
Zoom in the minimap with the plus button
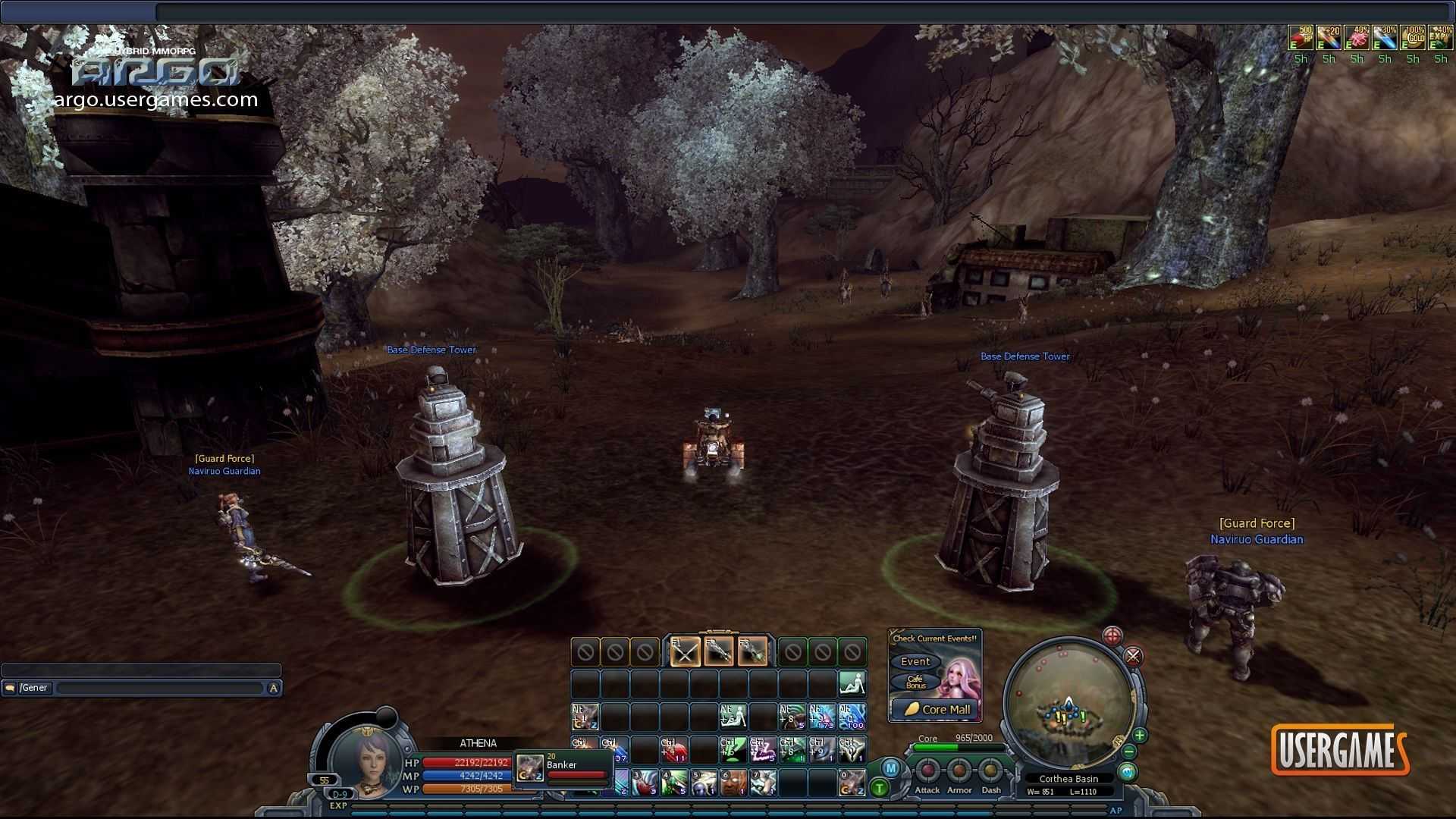click(x=1139, y=735)
